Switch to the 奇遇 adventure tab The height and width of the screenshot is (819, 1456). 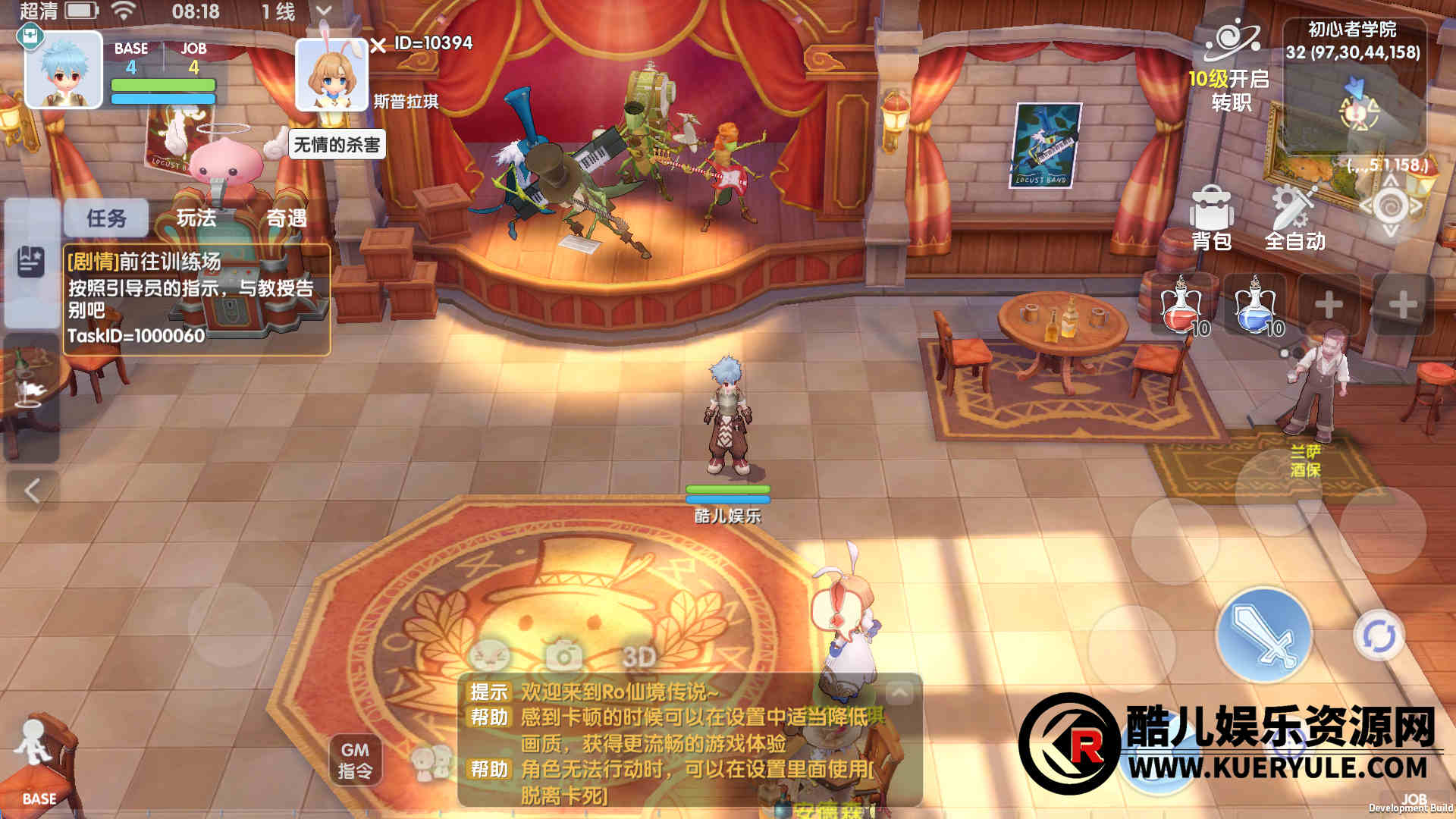coord(286,218)
